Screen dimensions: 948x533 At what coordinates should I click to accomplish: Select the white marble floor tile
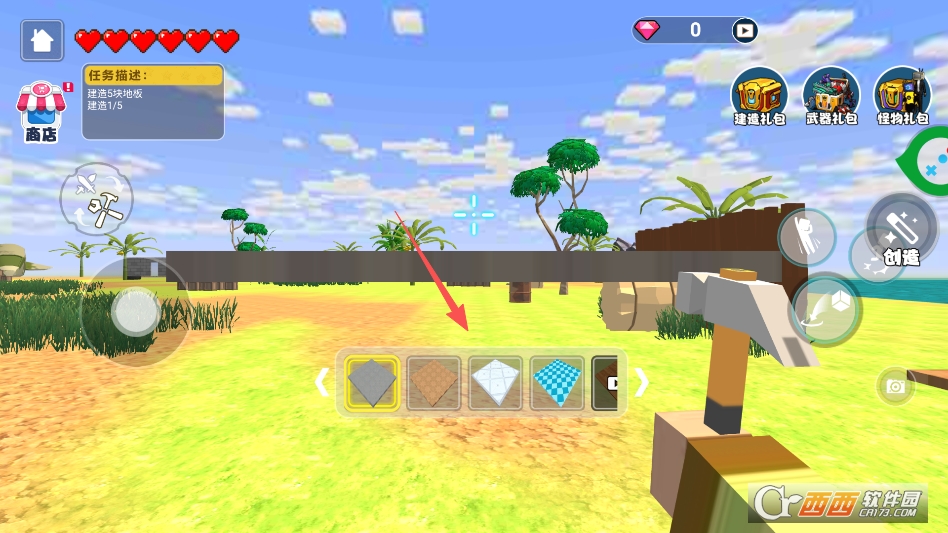click(495, 382)
